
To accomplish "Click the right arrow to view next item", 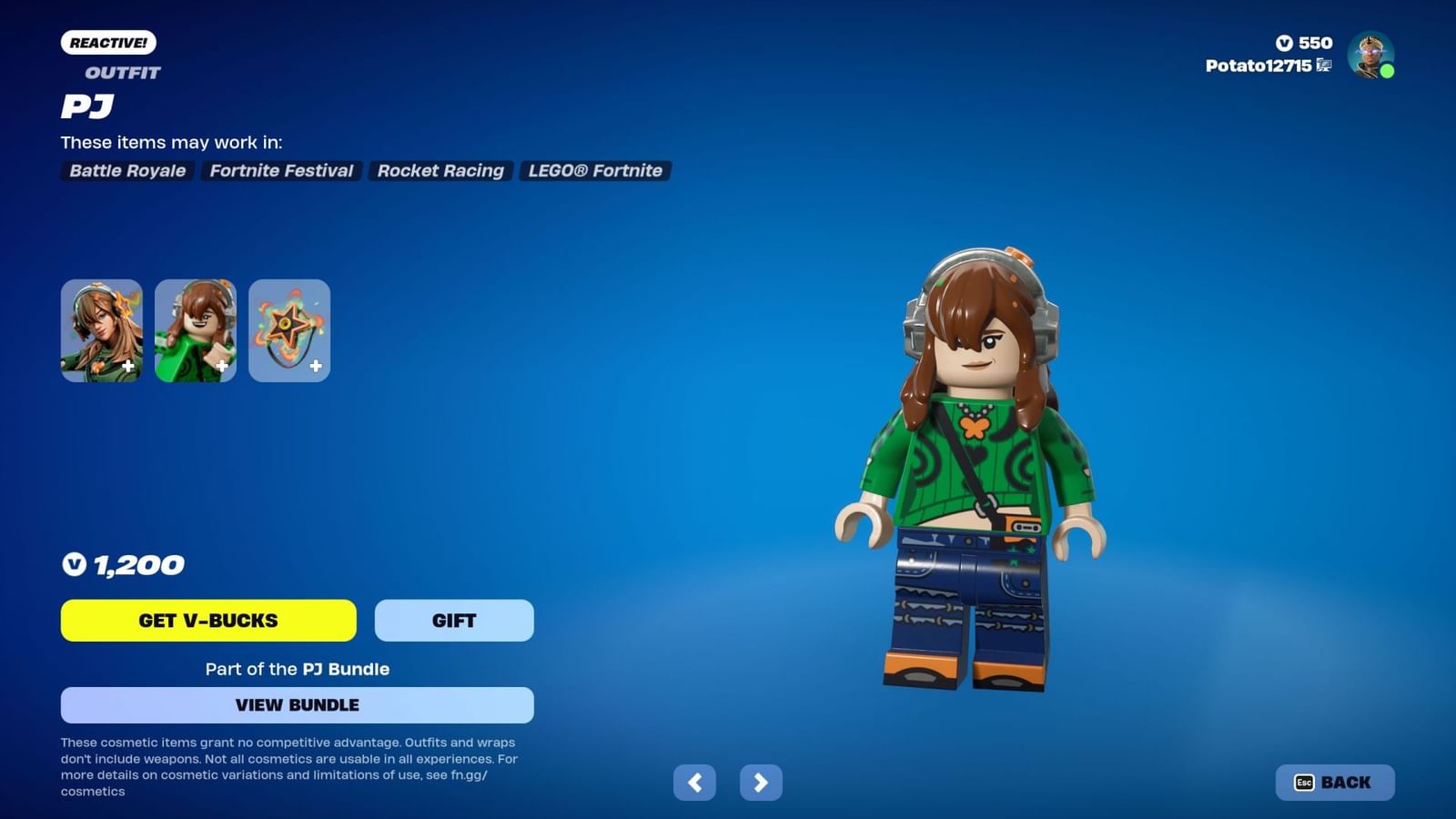I will click(x=761, y=782).
